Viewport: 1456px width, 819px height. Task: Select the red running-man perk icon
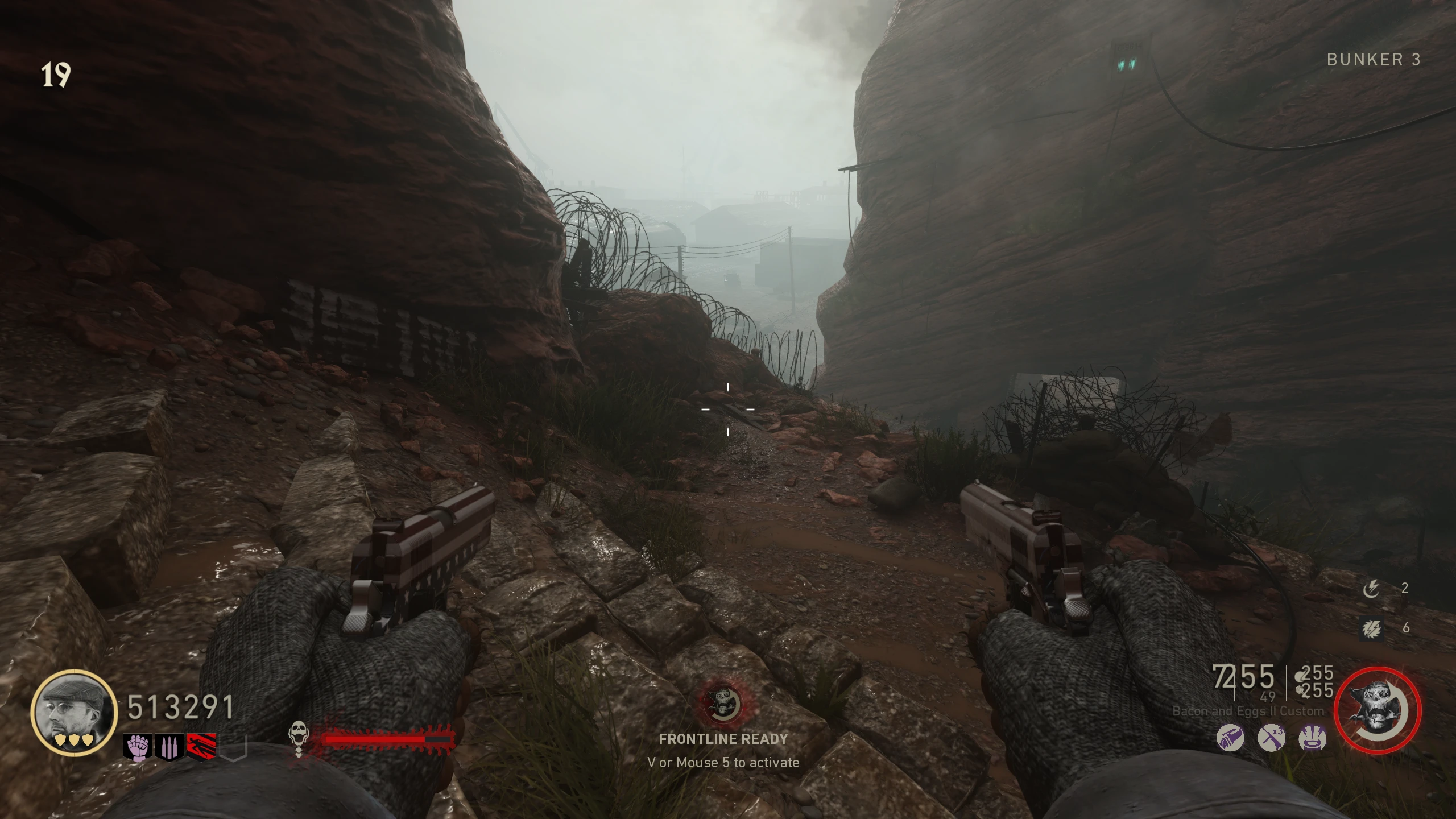201,746
